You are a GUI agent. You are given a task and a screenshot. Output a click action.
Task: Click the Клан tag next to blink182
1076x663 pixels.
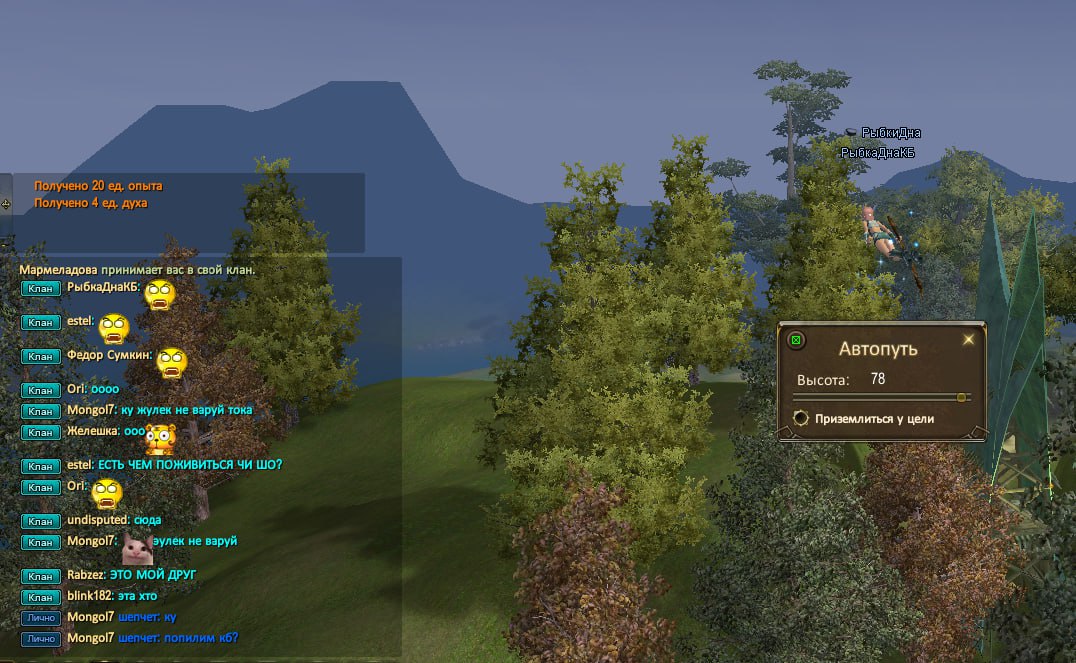click(40, 597)
